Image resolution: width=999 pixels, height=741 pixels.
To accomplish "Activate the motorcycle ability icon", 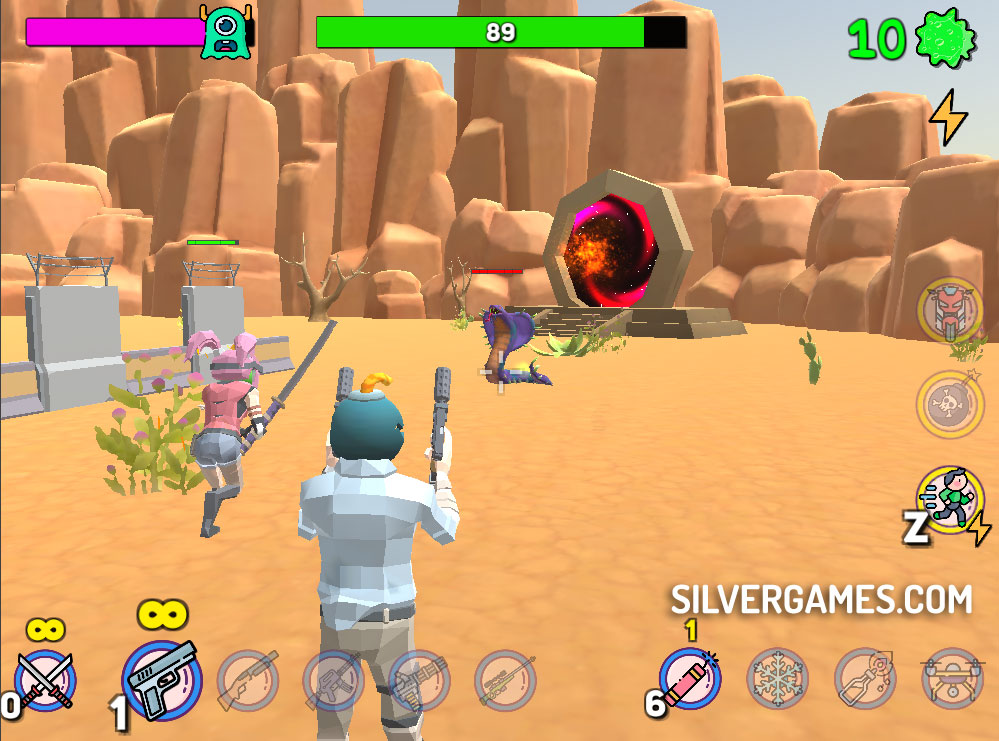I will click(x=949, y=309).
